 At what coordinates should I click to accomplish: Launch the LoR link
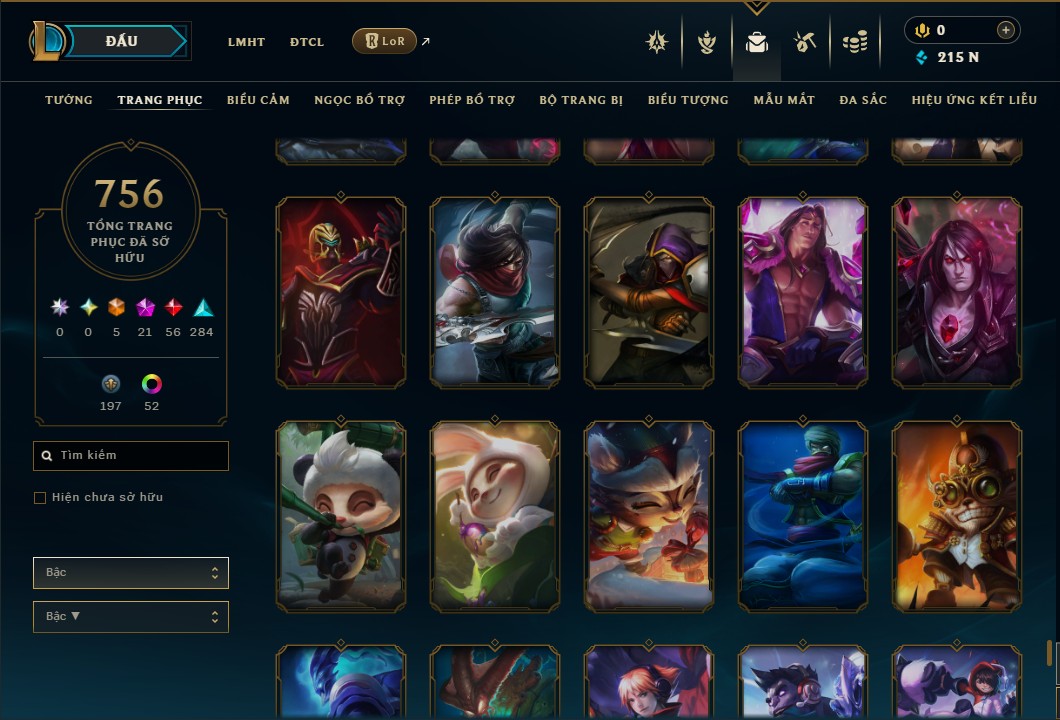pyautogui.click(x=385, y=41)
